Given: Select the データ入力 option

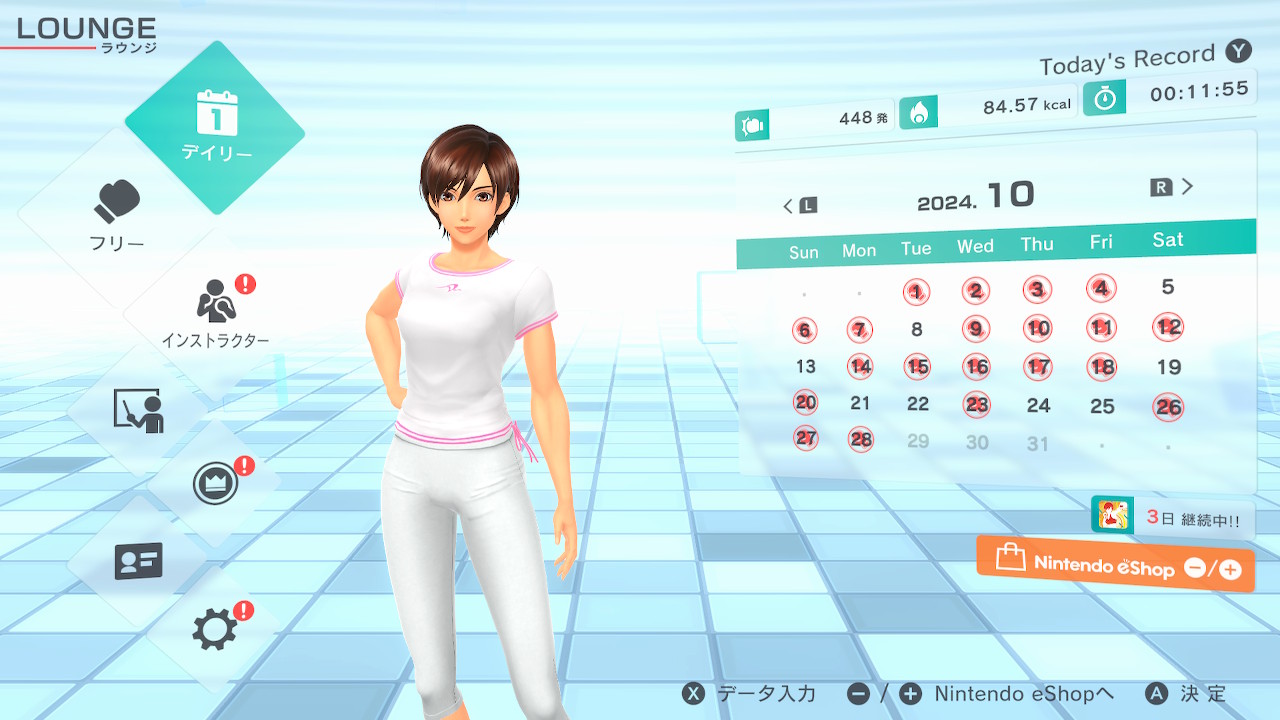Looking at the screenshot, I should (749, 694).
